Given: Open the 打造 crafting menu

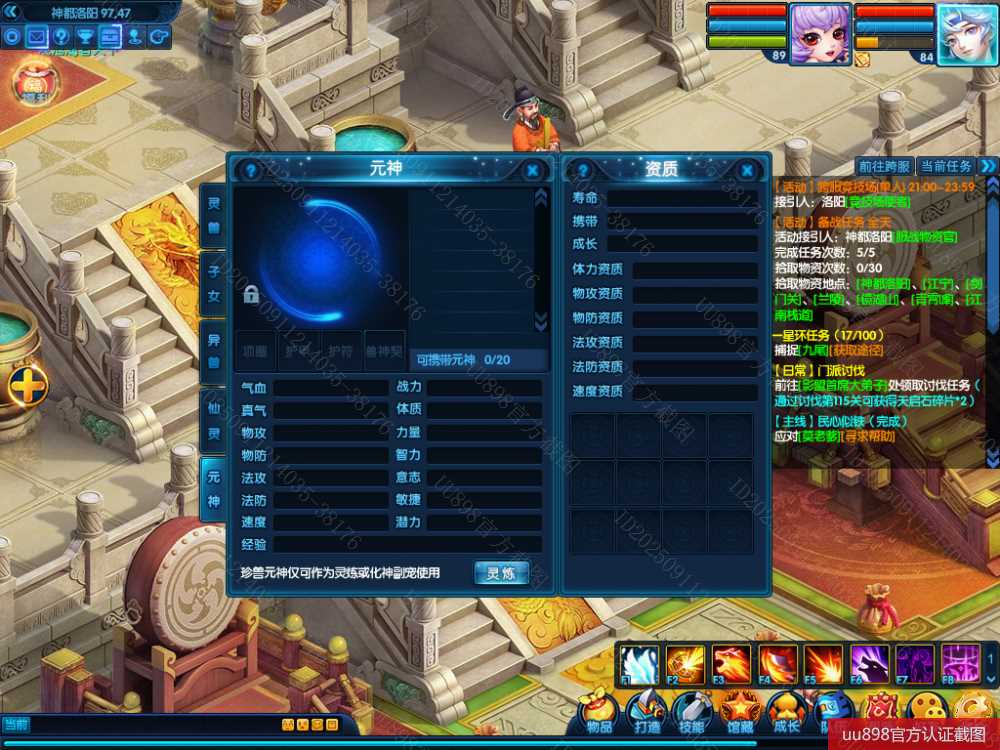Looking at the screenshot, I should click(646, 712).
